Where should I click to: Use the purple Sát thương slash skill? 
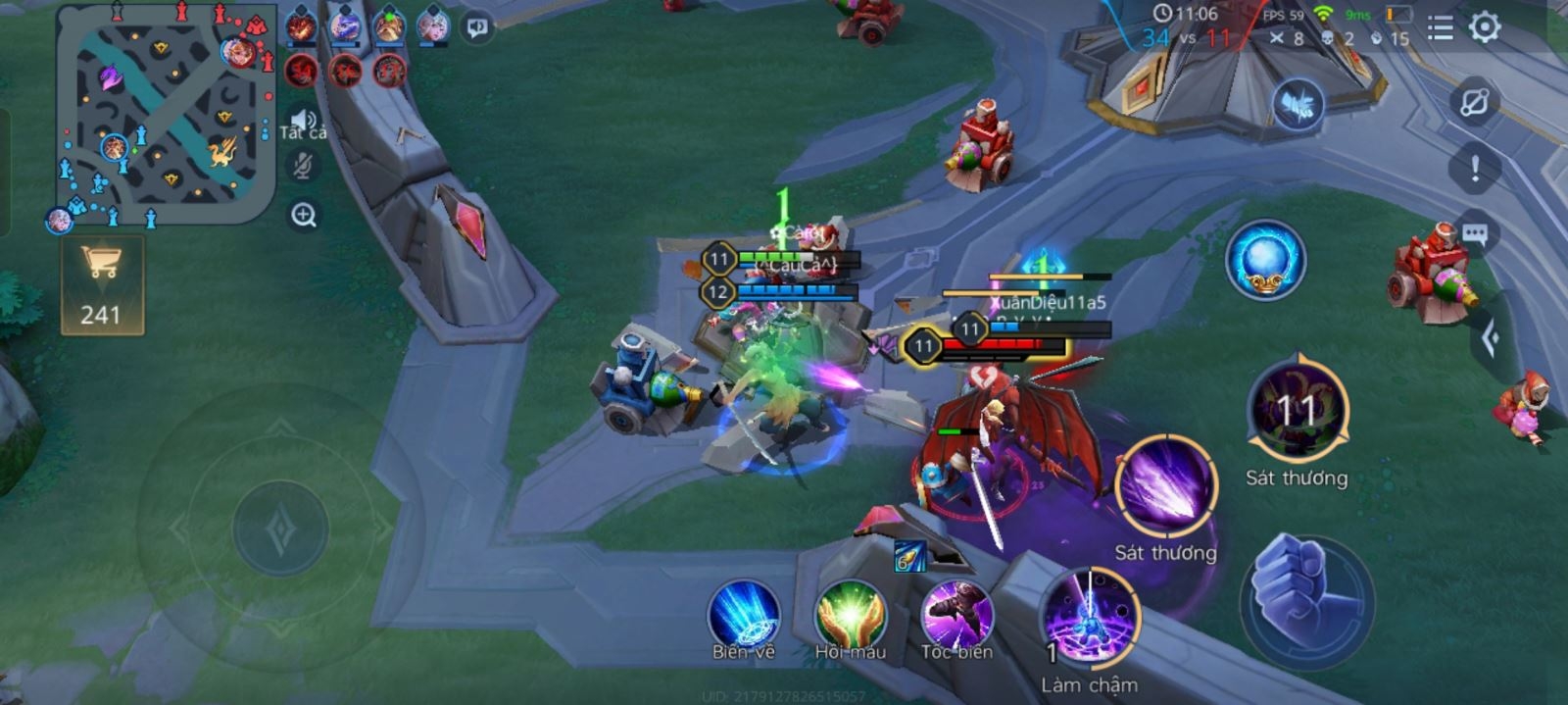click(x=1165, y=487)
